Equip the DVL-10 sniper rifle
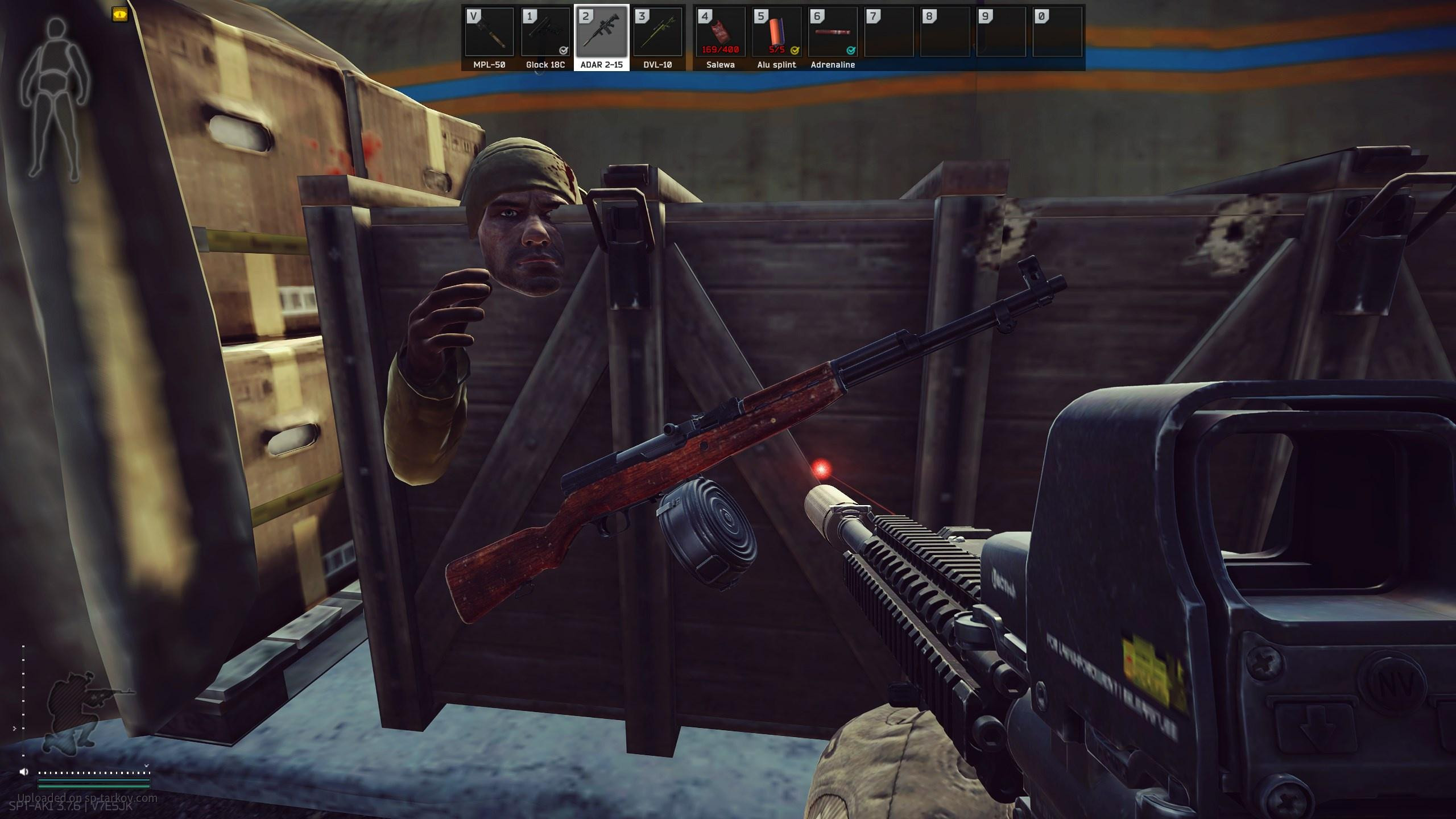Viewport: 1456px width, 819px height. (658, 33)
